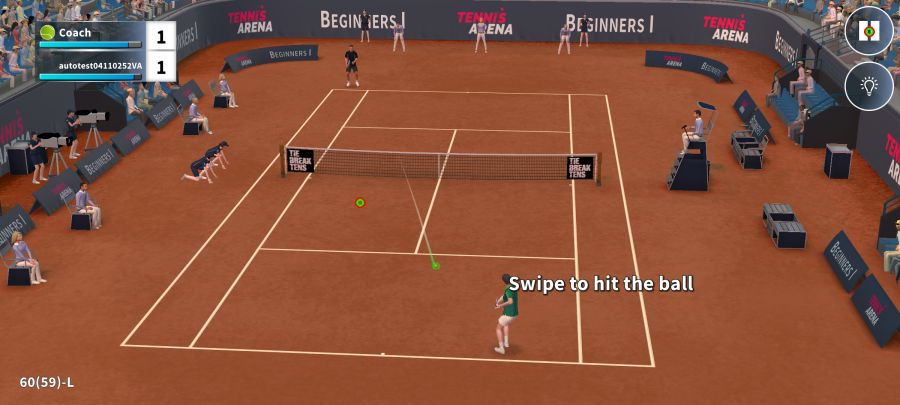900x405 pixels.
Task: Tap the round court-target icon button
Action: pos(868,31)
